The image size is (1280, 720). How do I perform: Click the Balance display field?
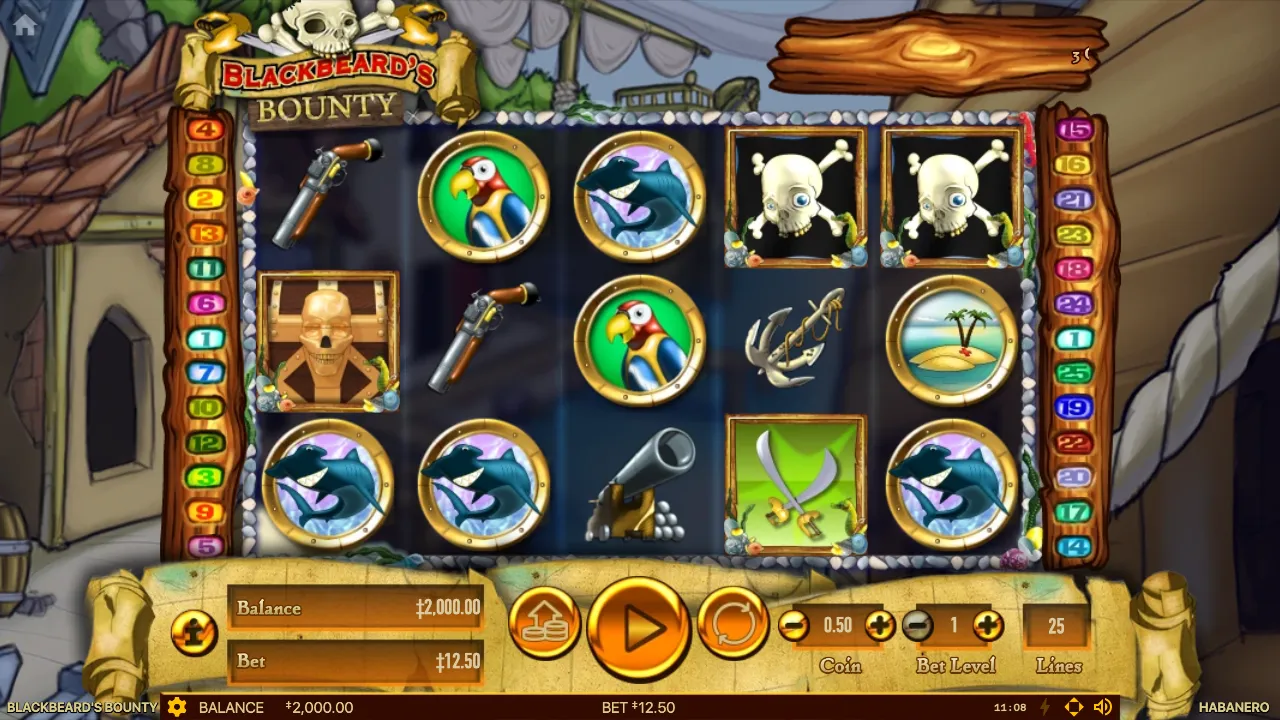[x=356, y=608]
